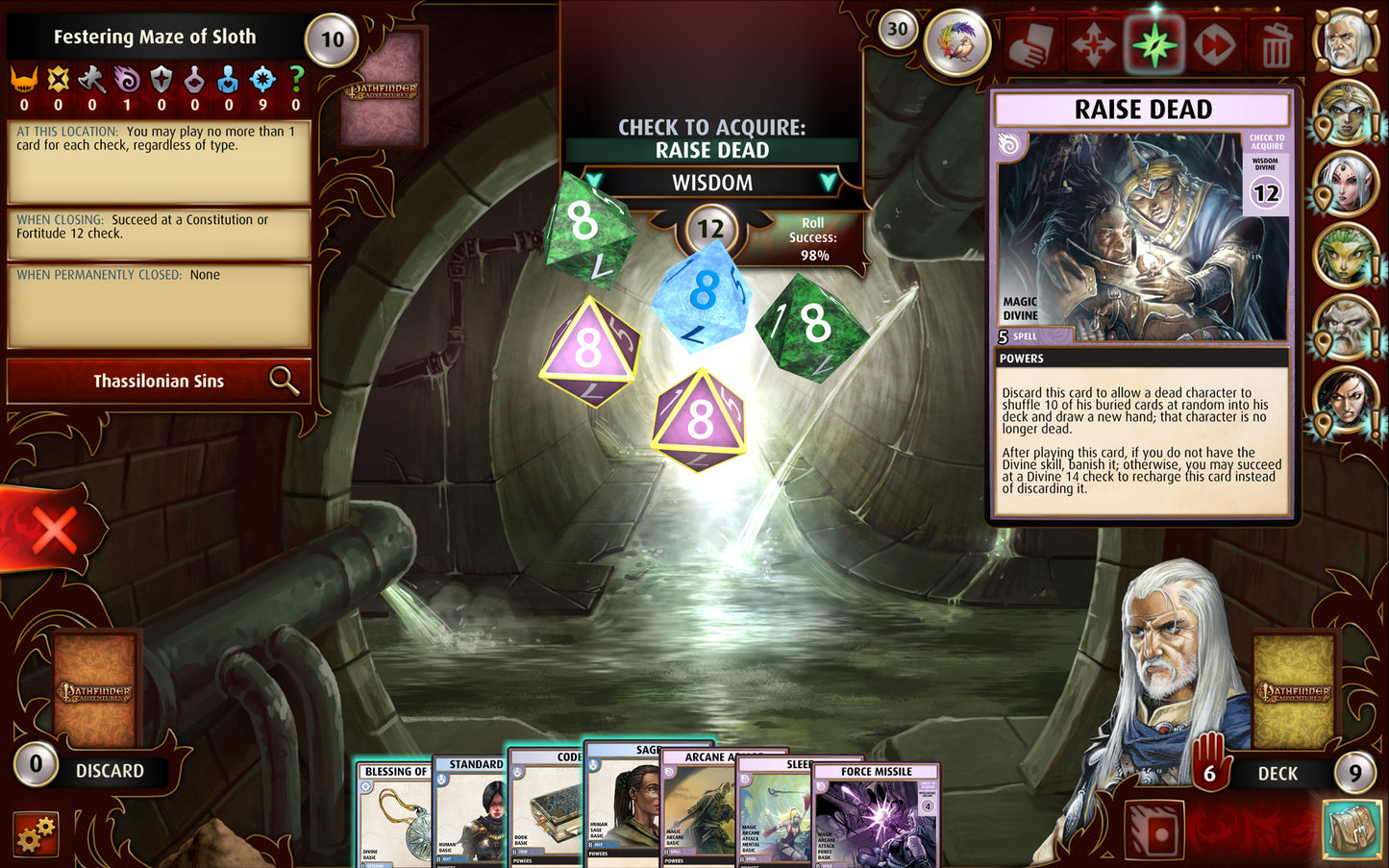Pick the Sleep spell card
The height and width of the screenshot is (868, 1389).
coord(774,817)
